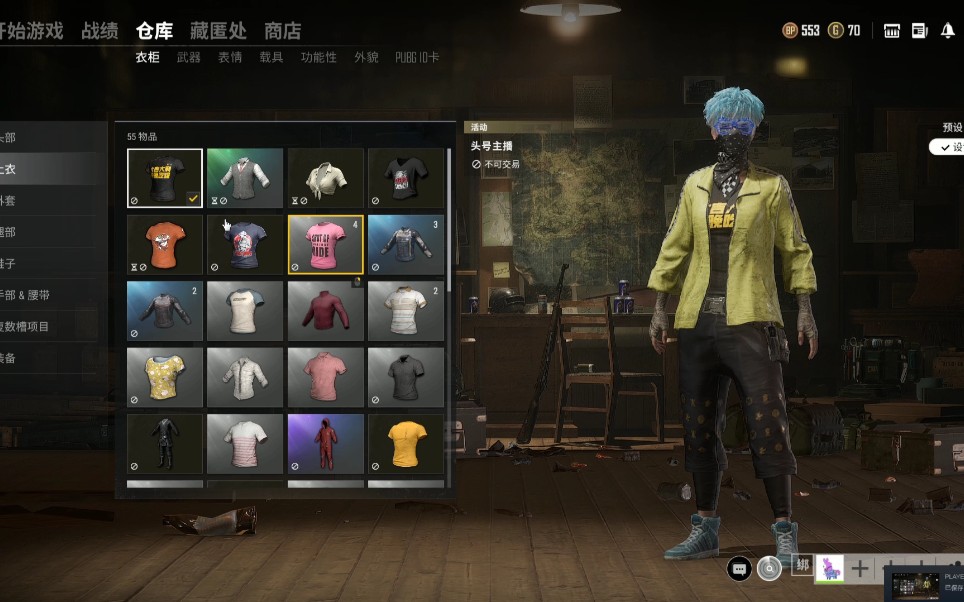Open the 战绩 (career) menu

[99, 31]
